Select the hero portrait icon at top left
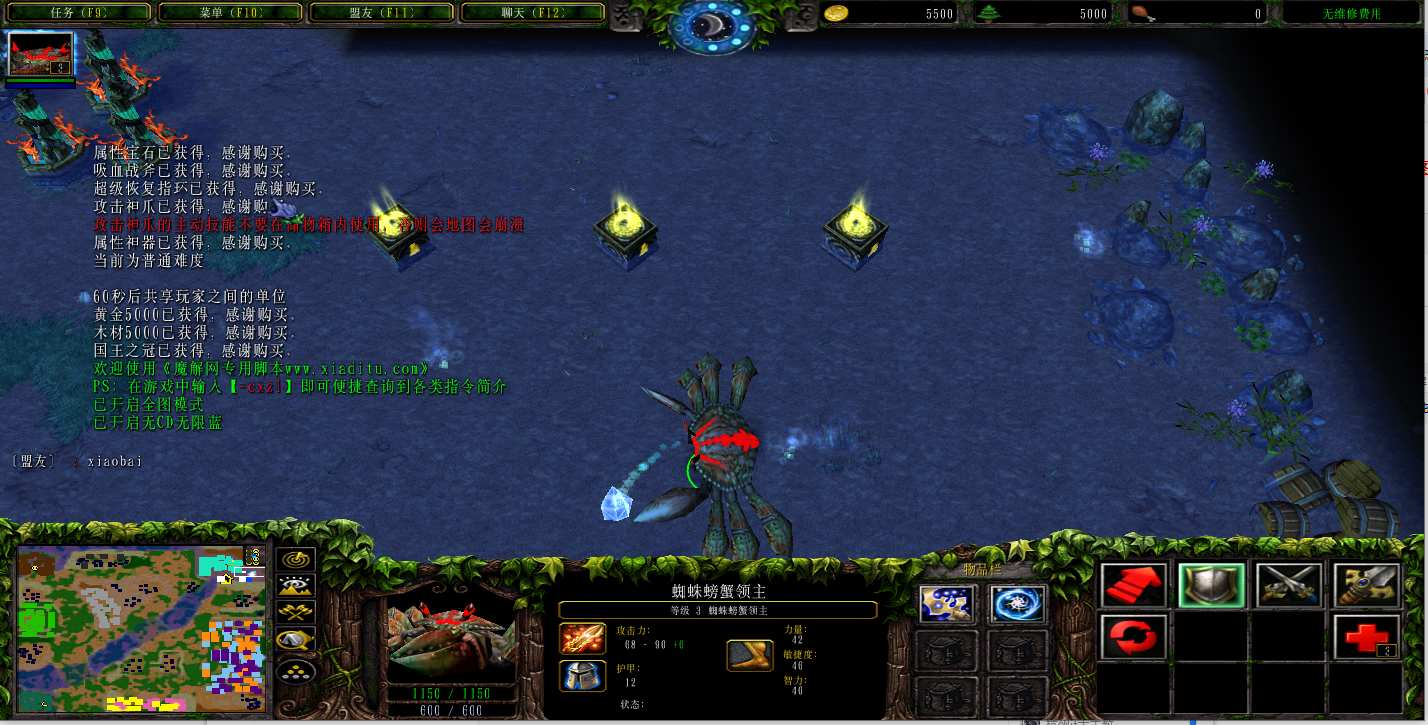Screen dimensions: 1428x725 pos(41,54)
